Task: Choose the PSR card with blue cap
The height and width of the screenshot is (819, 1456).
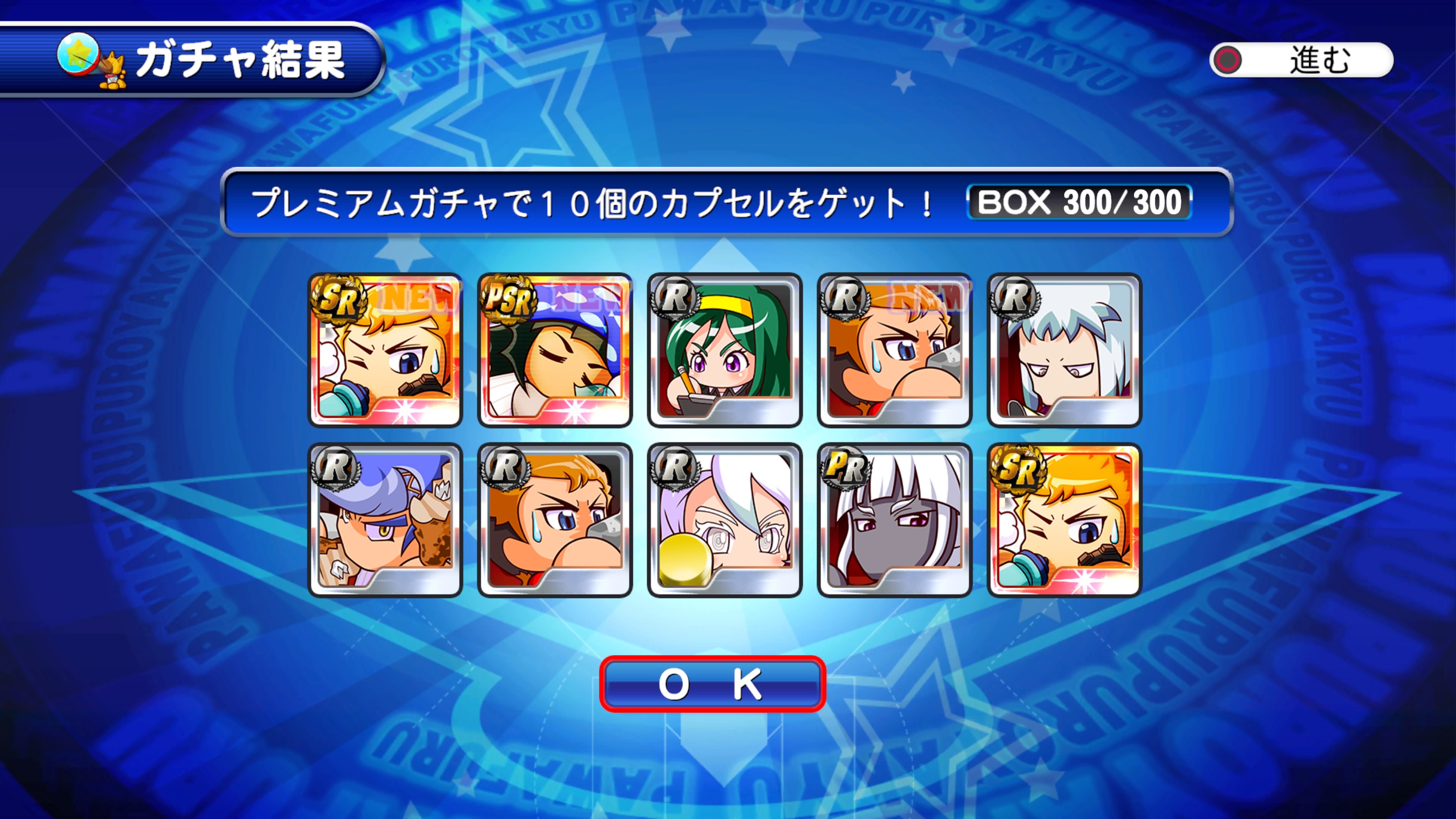Action: point(554,350)
